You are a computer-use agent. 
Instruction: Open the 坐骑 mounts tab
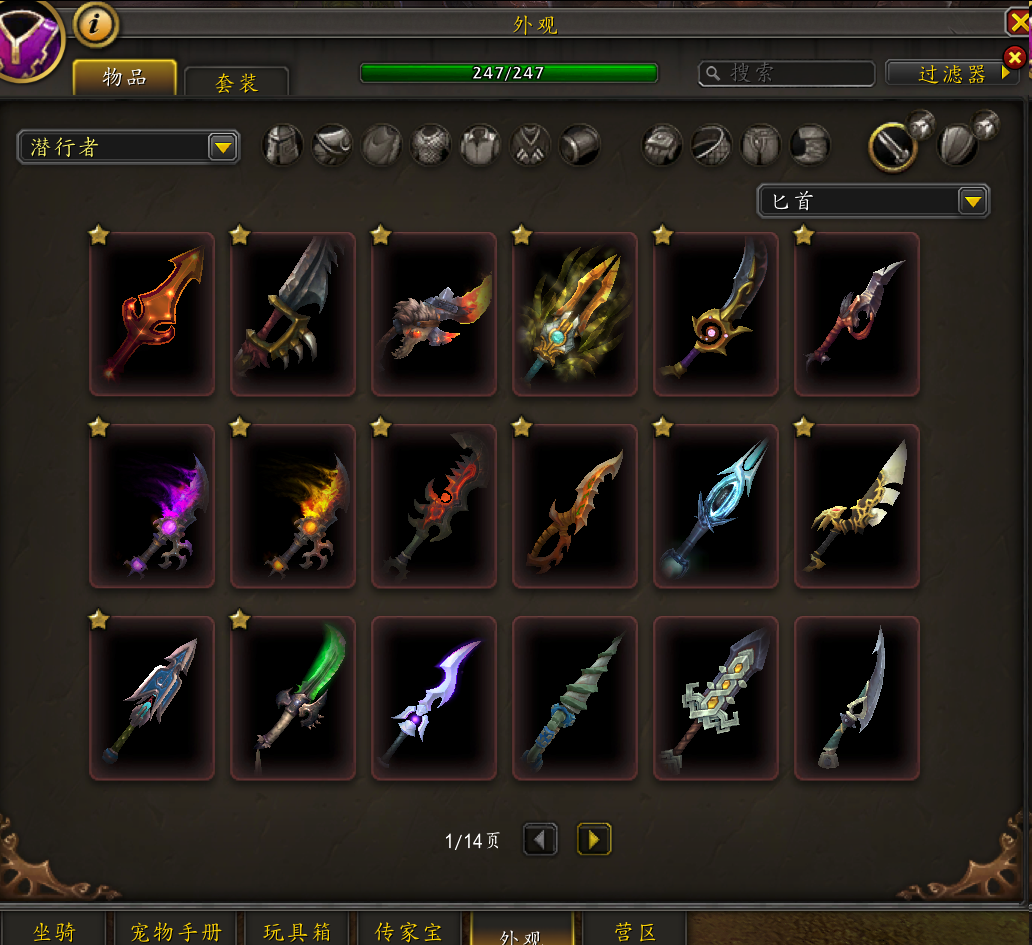tap(54, 932)
